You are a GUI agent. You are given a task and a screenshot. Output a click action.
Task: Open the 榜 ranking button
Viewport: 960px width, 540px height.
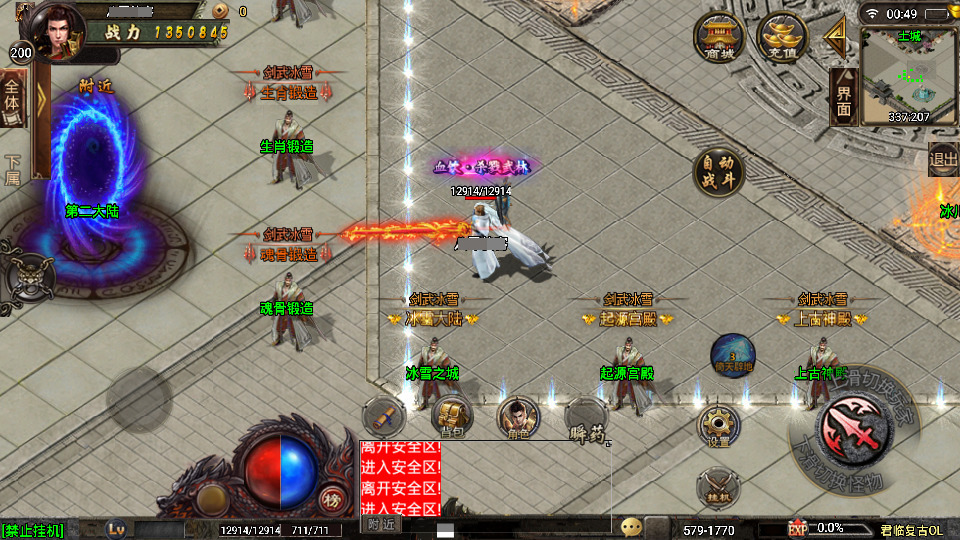pyautogui.click(x=331, y=498)
